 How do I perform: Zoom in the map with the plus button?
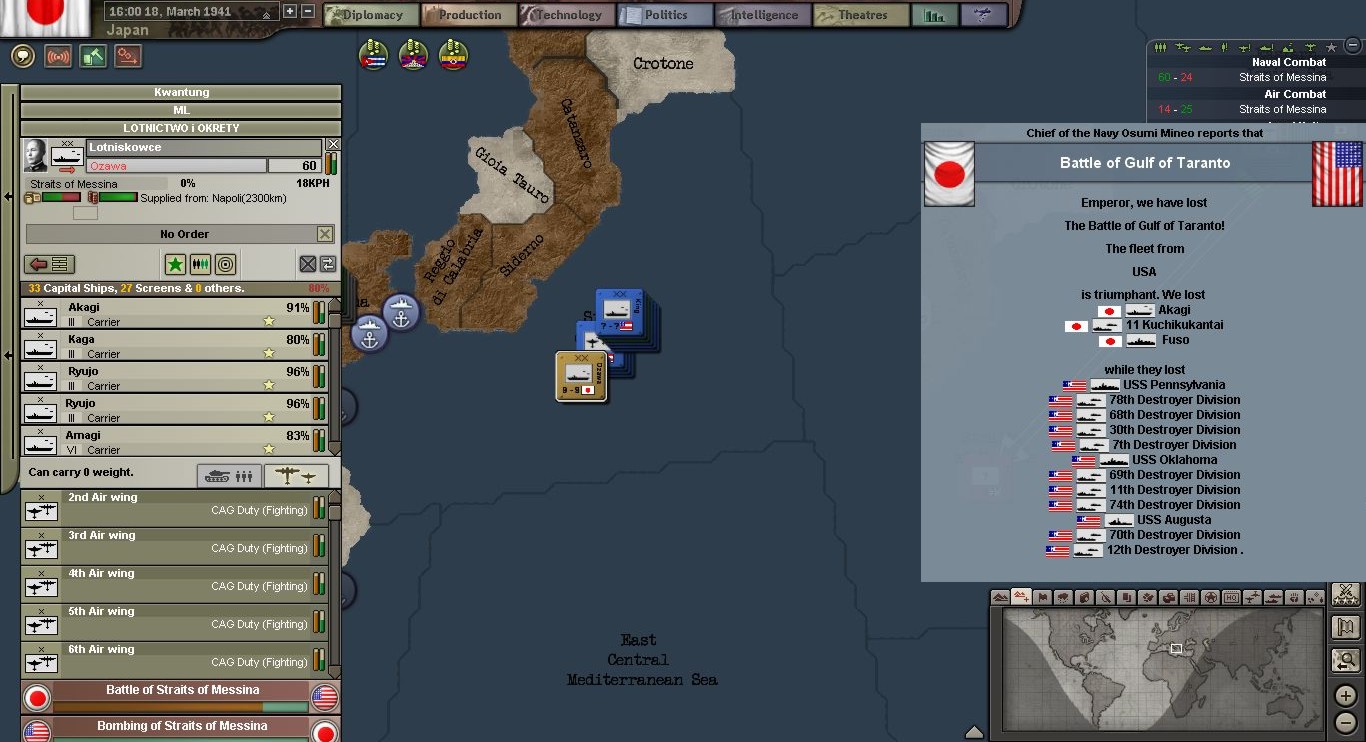(1346, 696)
